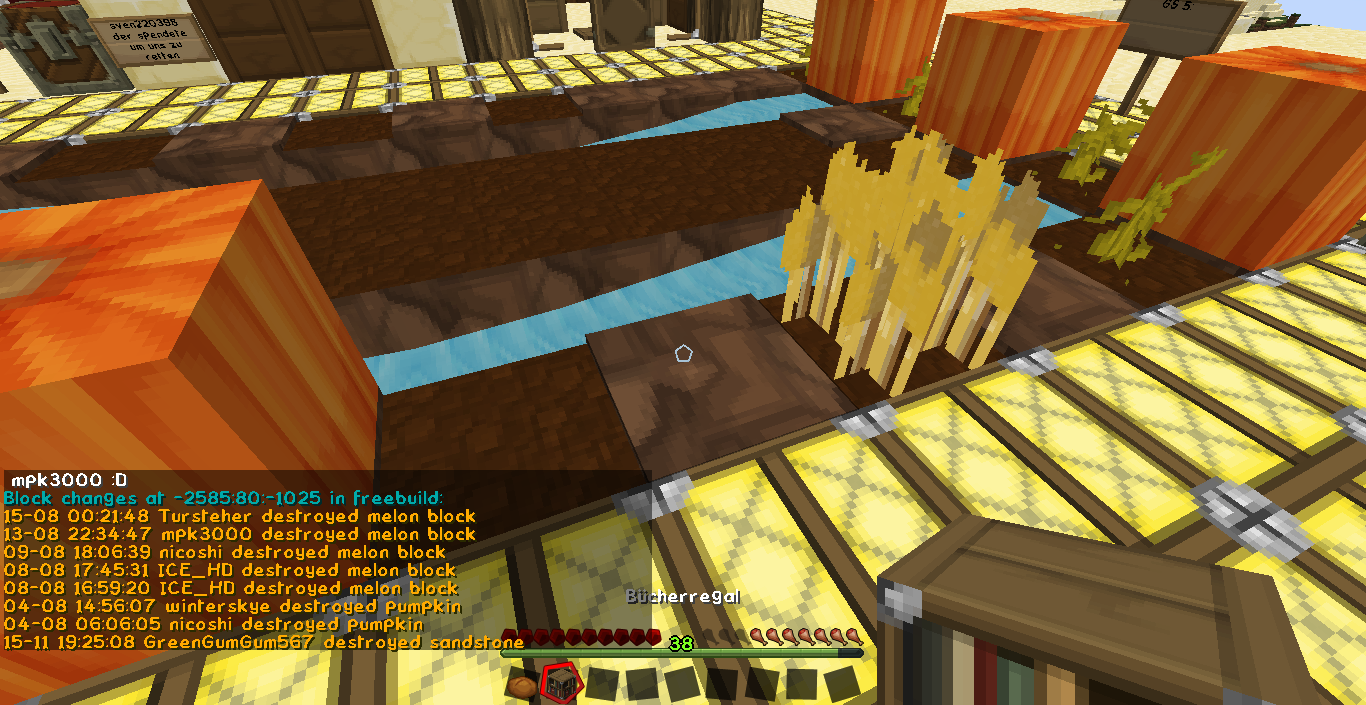
Task: Select the bread hotbar slot
Action: click(x=522, y=685)
